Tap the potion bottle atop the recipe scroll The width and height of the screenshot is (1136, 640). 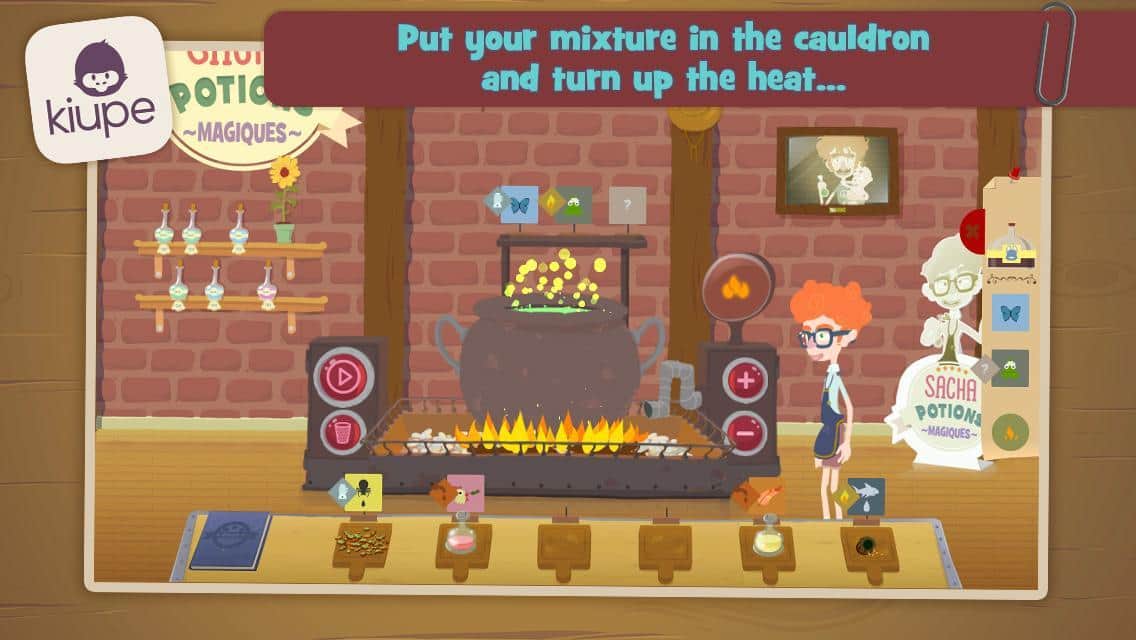pos(1009,246)
